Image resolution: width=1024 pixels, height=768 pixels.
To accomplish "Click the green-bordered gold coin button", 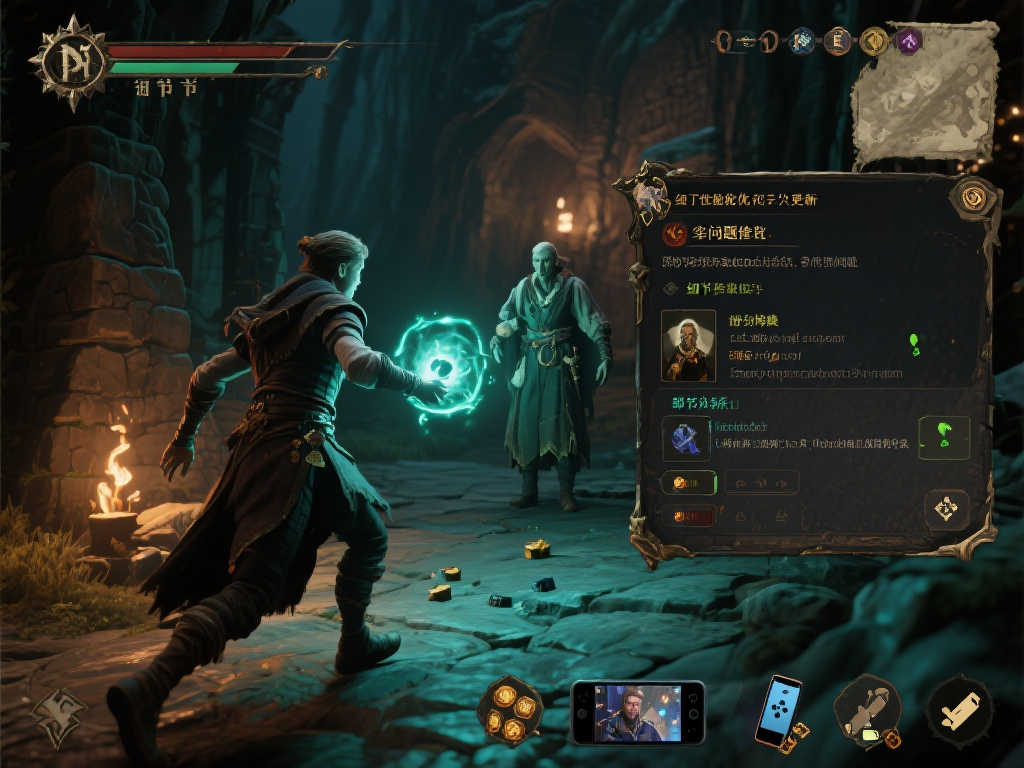I will click(x=689, y=483).
